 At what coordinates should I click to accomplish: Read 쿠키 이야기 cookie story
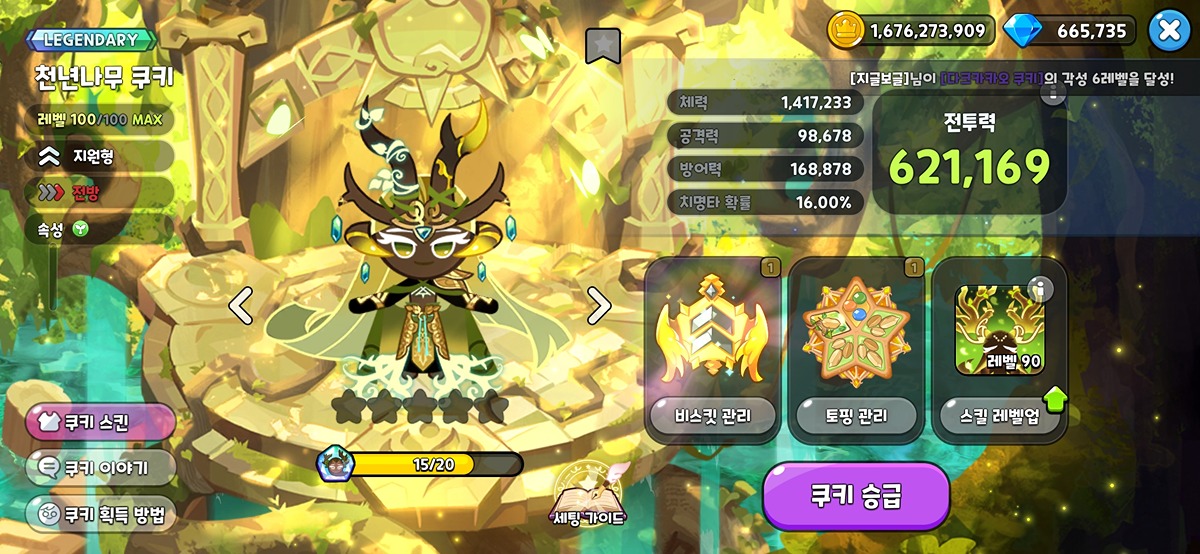tap(100, 467)
